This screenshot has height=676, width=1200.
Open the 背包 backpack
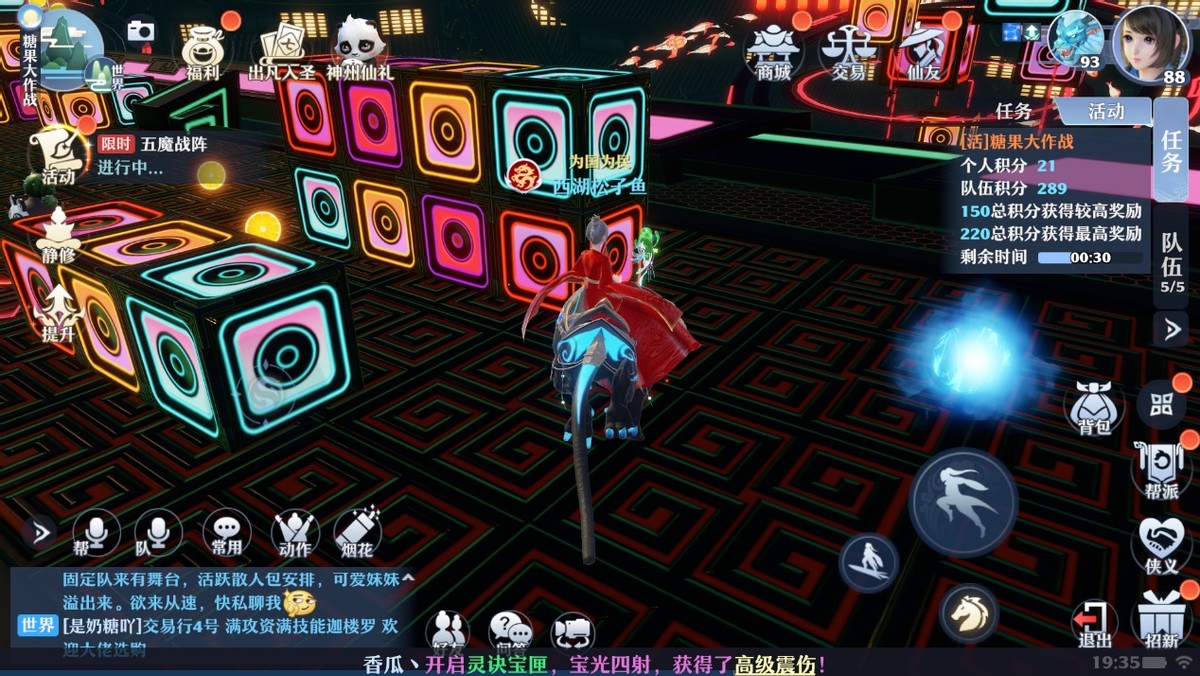tap(1094, 408)
